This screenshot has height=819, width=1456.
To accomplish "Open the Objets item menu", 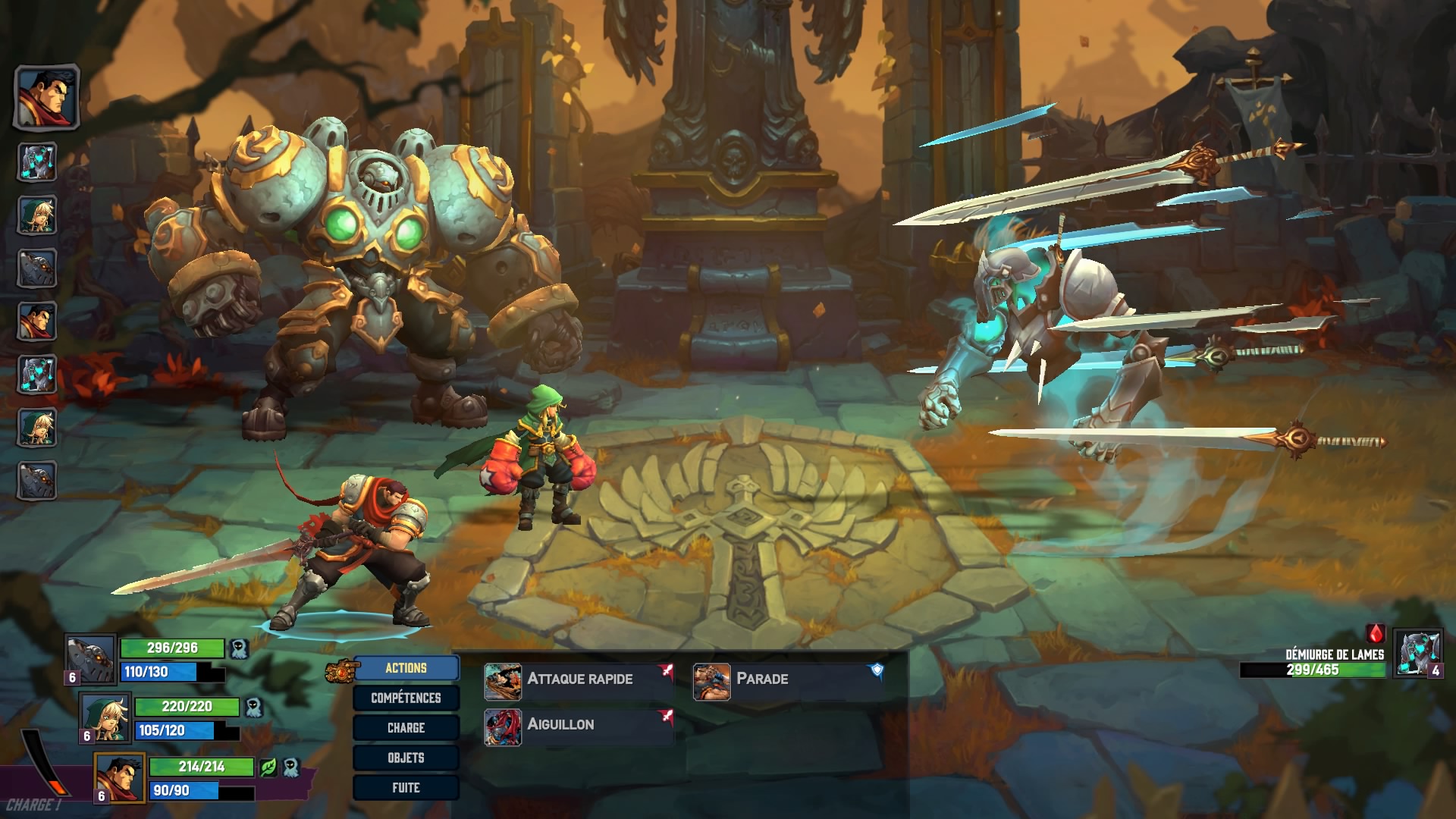I will [406, 758].
